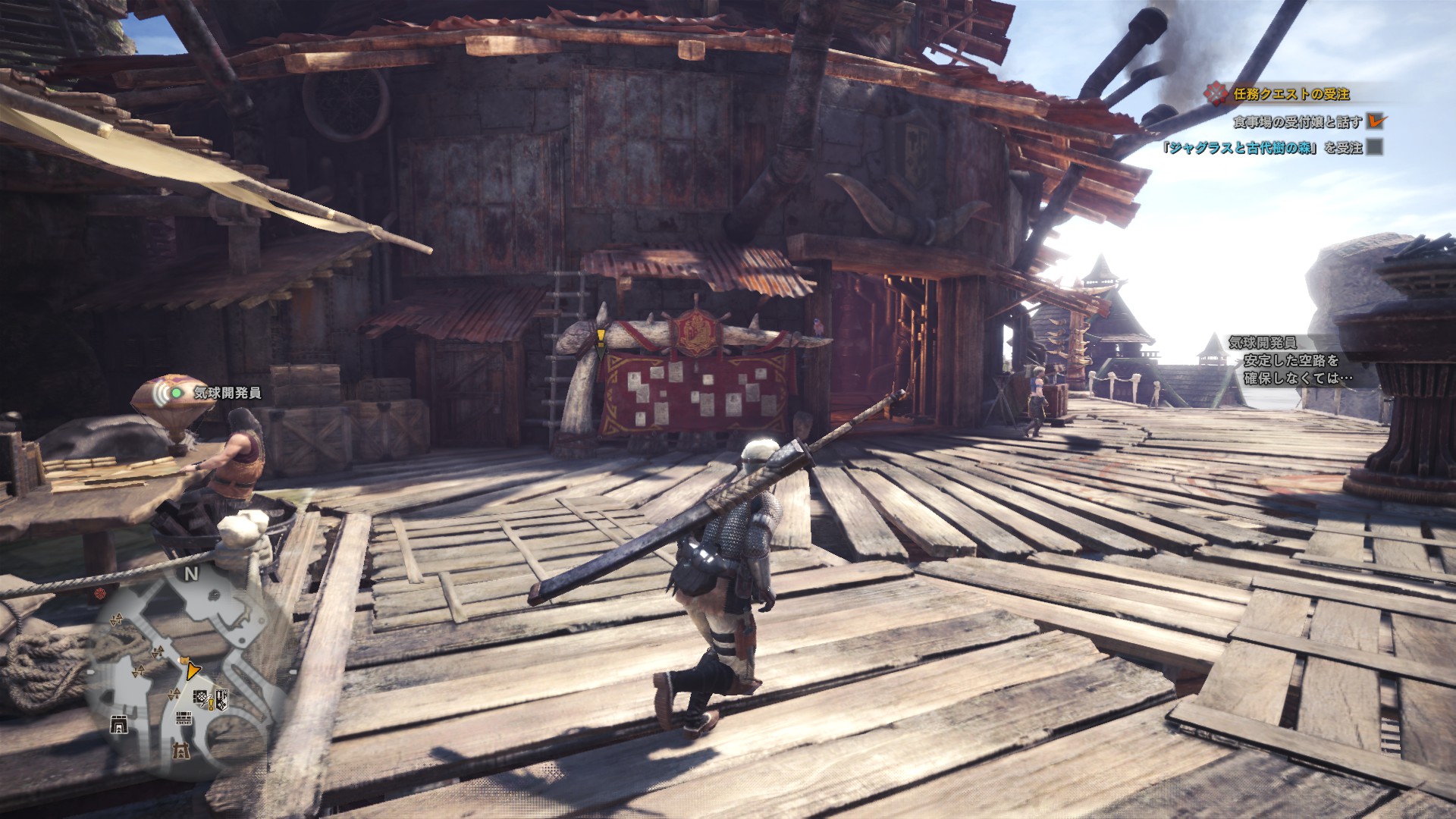Select the brown gate marker at minimap bottom

(x=180, y=752)
